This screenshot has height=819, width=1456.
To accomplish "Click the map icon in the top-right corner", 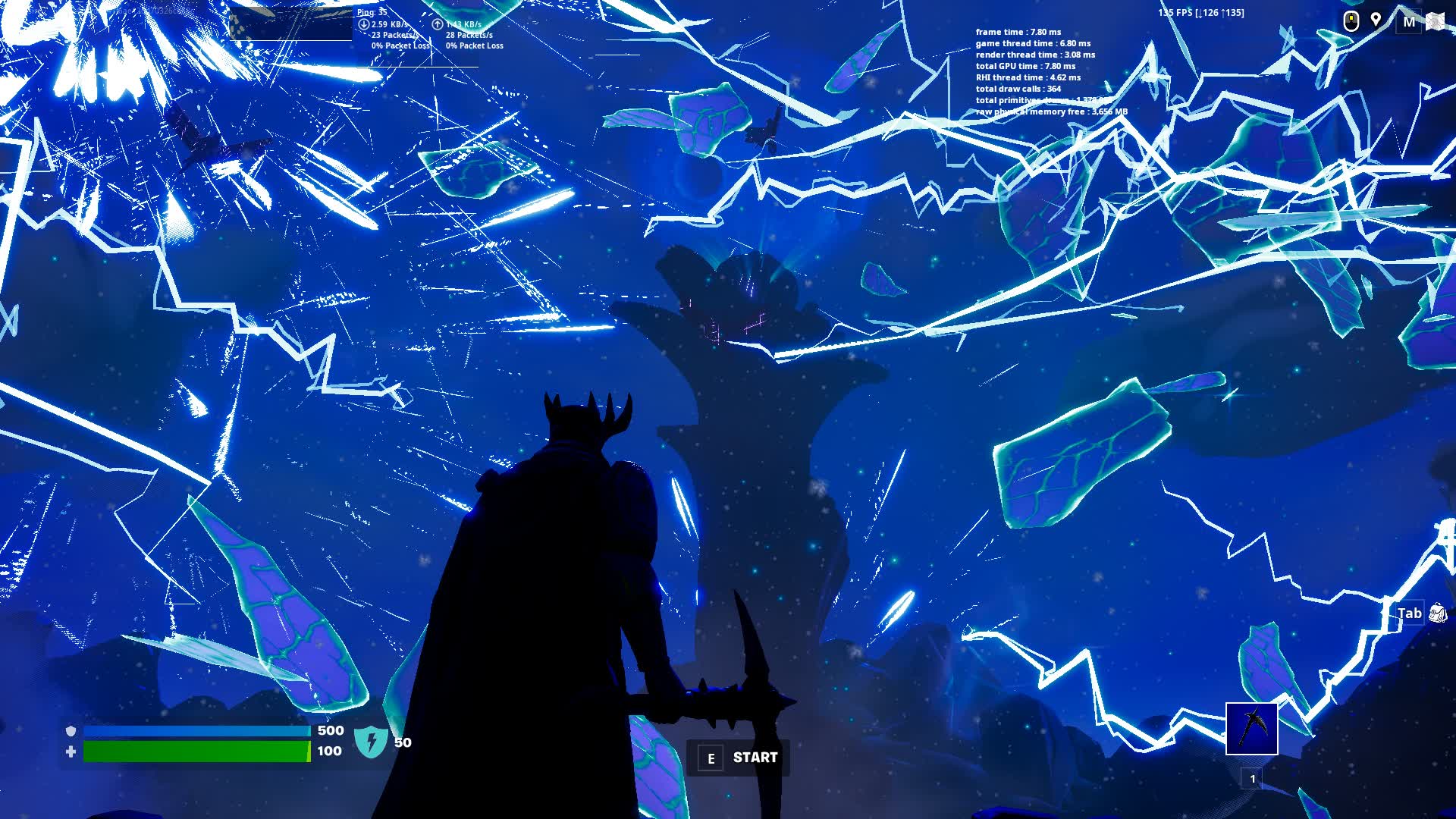I will 1435,21.
